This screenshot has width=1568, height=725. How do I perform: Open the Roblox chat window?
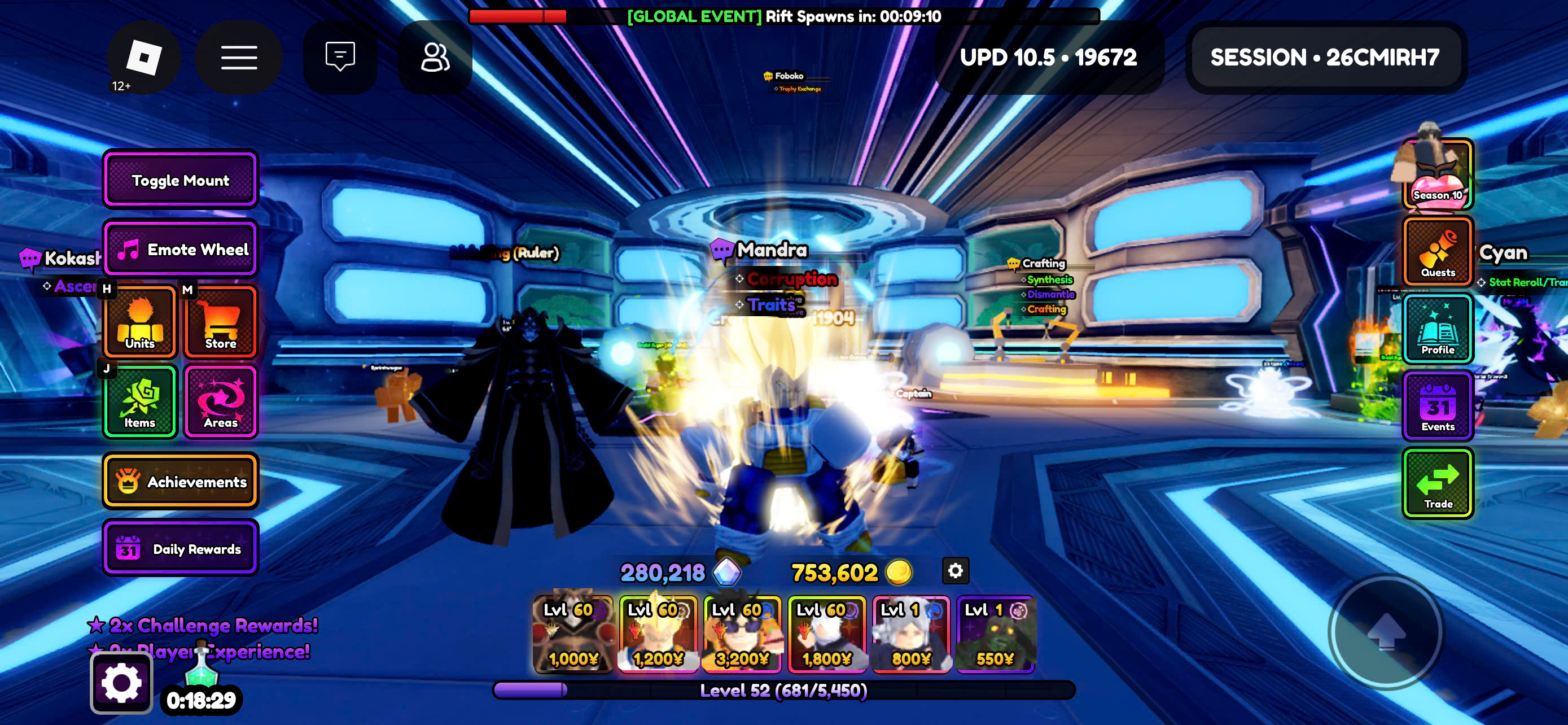pyautogui.click(x=340, y=57)
